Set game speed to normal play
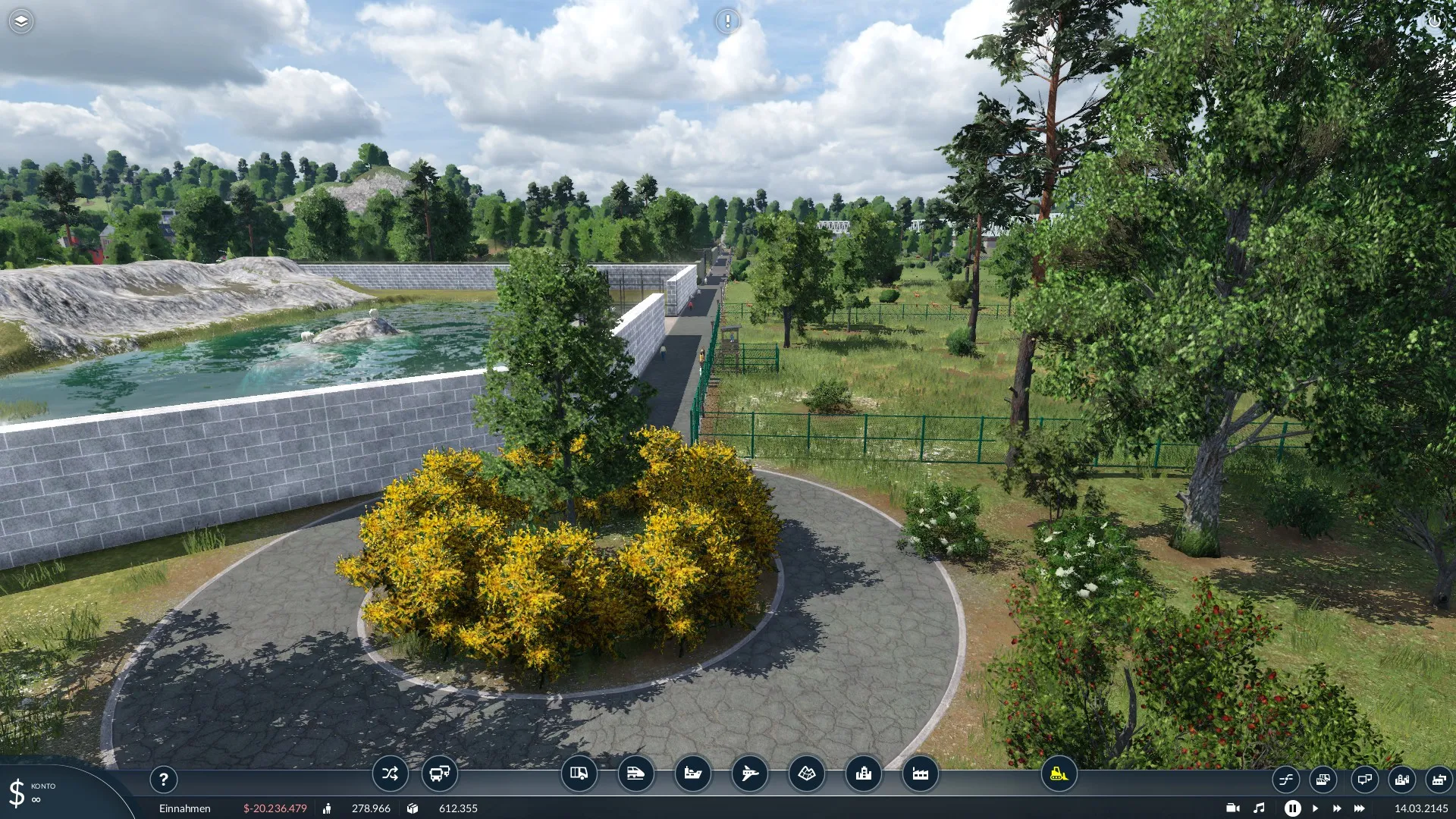 coord(1315,808)
